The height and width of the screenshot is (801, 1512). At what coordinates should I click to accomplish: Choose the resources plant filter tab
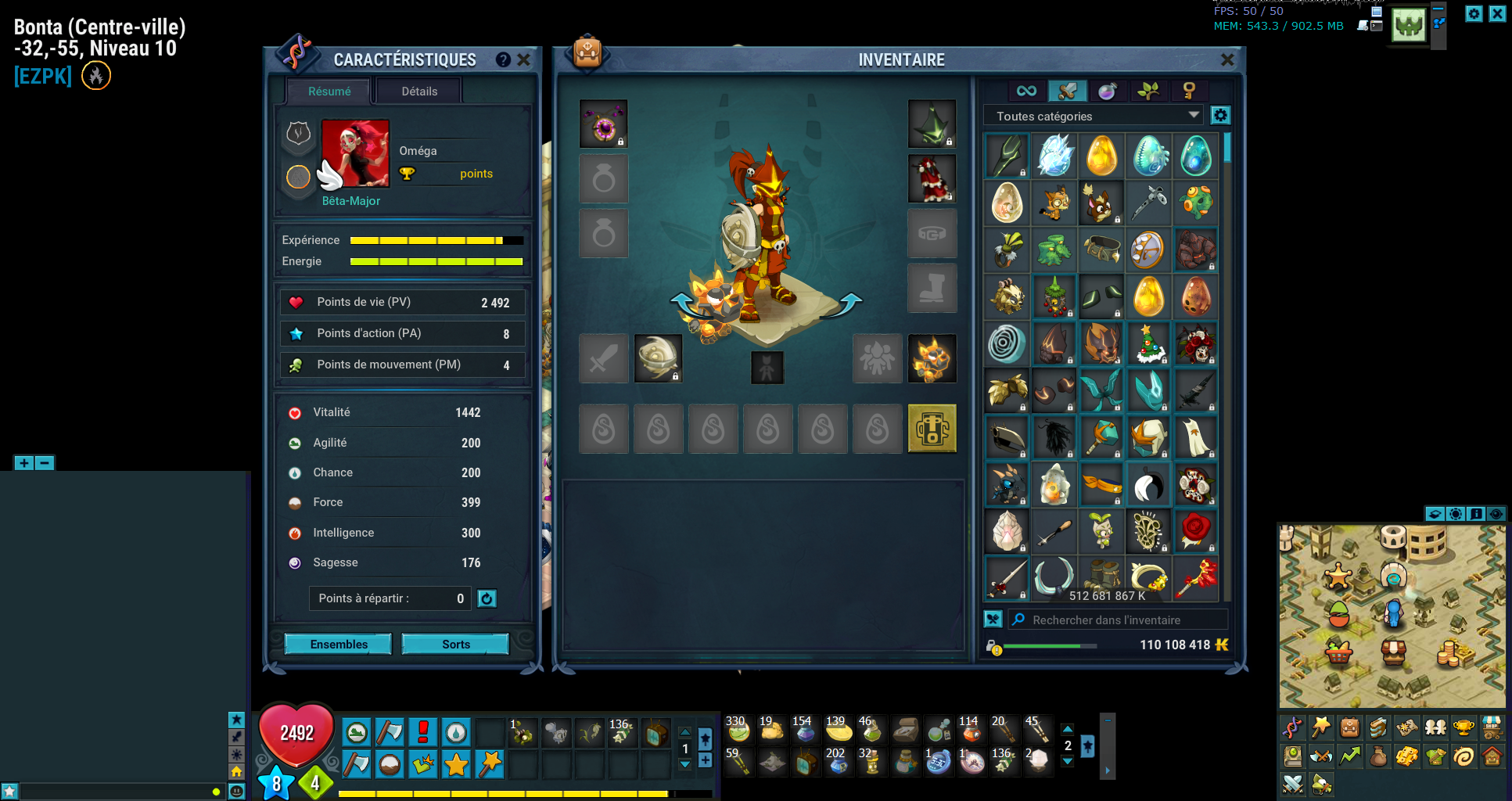(x=1148, y=91)
